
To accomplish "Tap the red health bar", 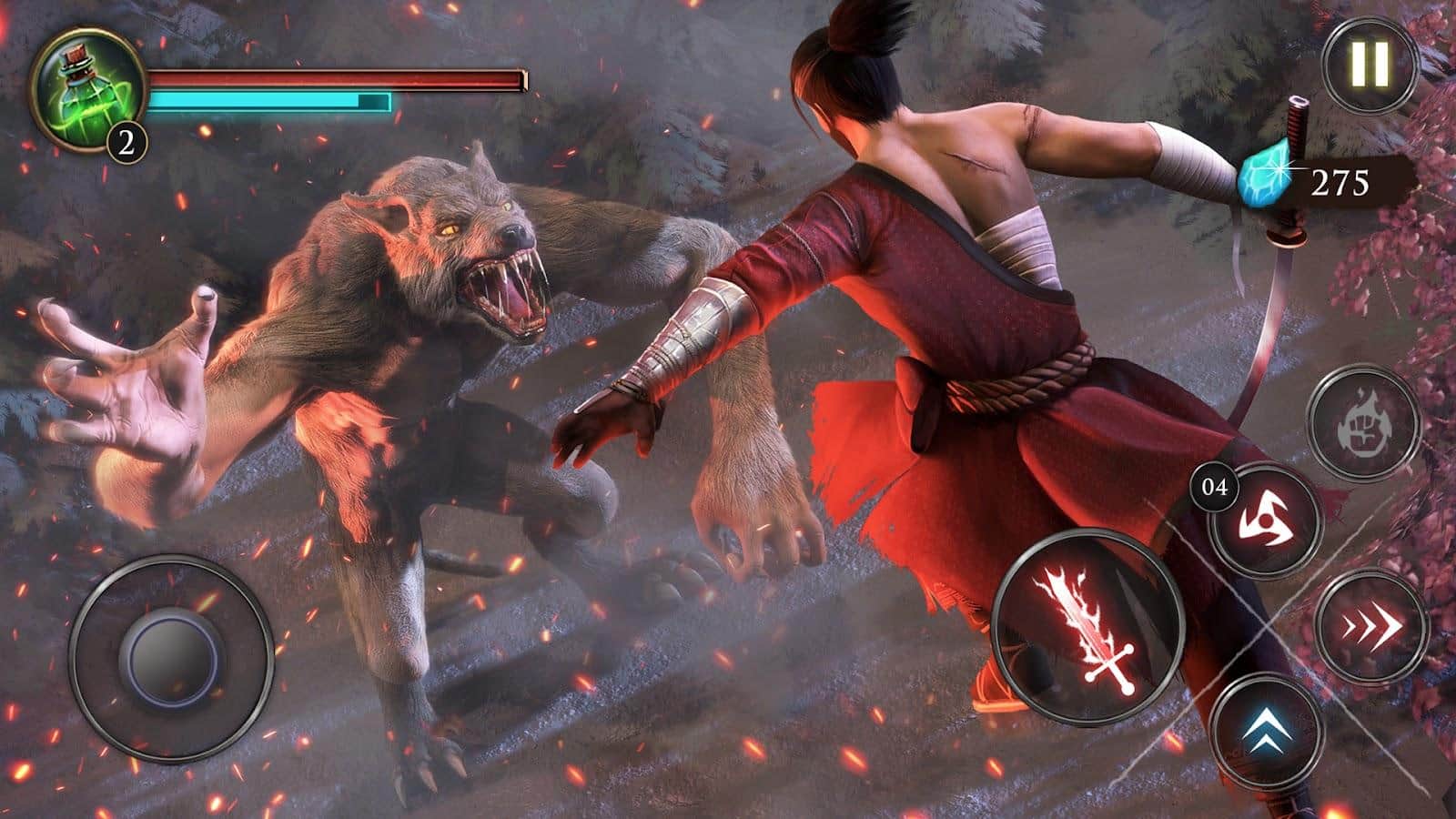I will pos(337,77).
